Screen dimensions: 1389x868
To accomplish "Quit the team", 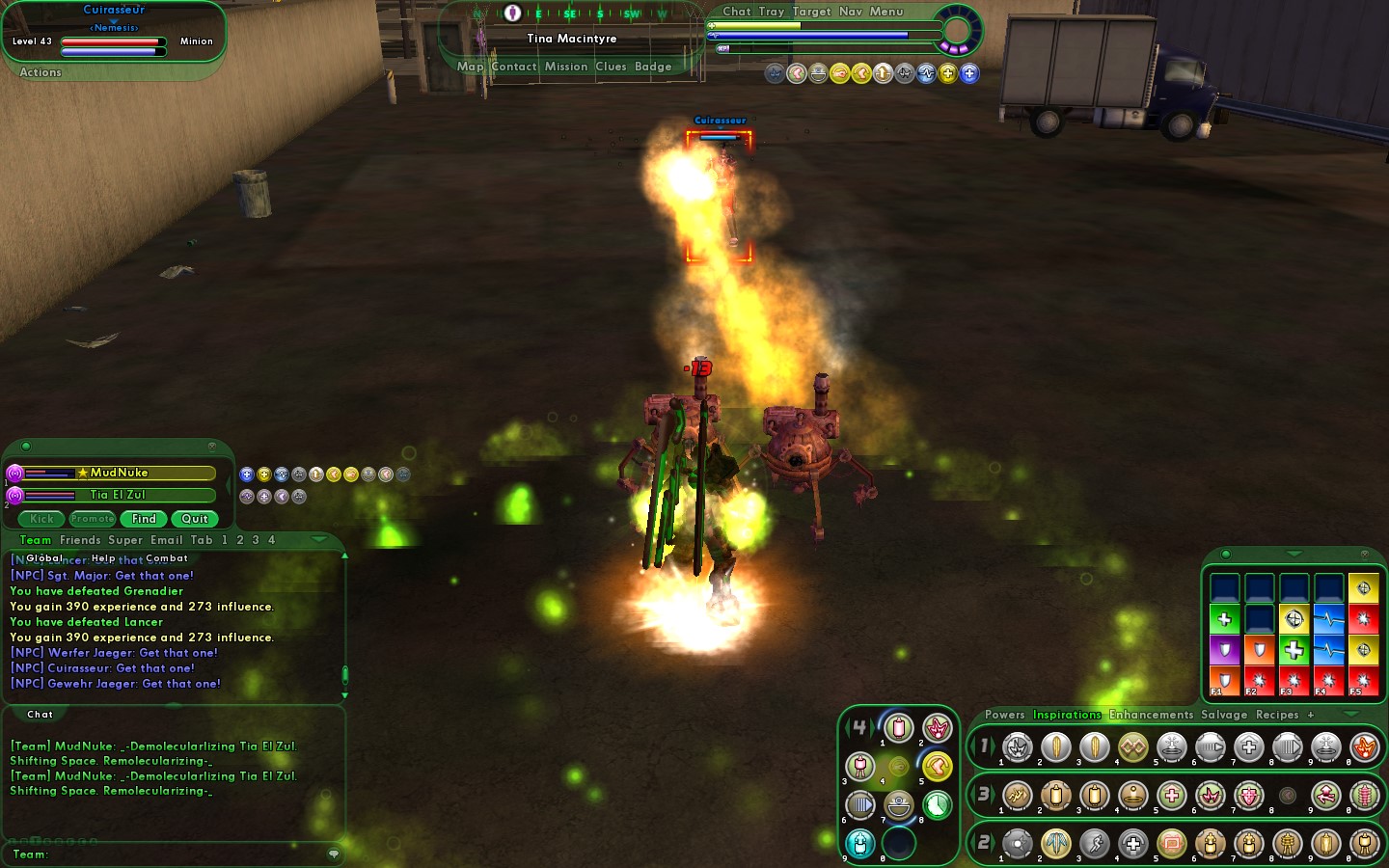I will point(195,519).
